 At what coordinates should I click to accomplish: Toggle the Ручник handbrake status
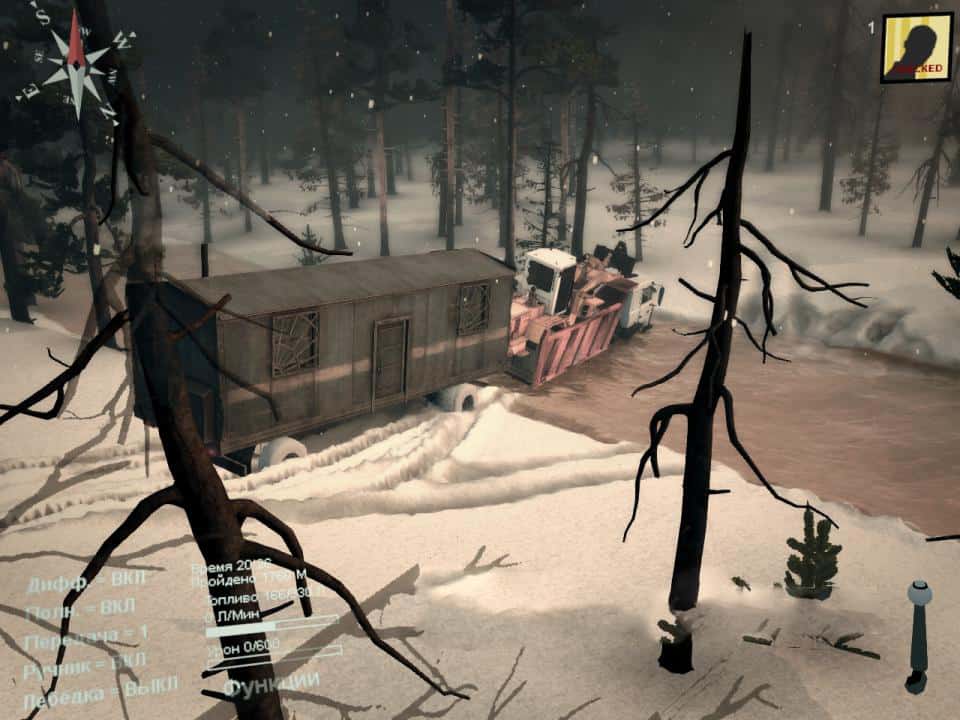pos(84,660)
